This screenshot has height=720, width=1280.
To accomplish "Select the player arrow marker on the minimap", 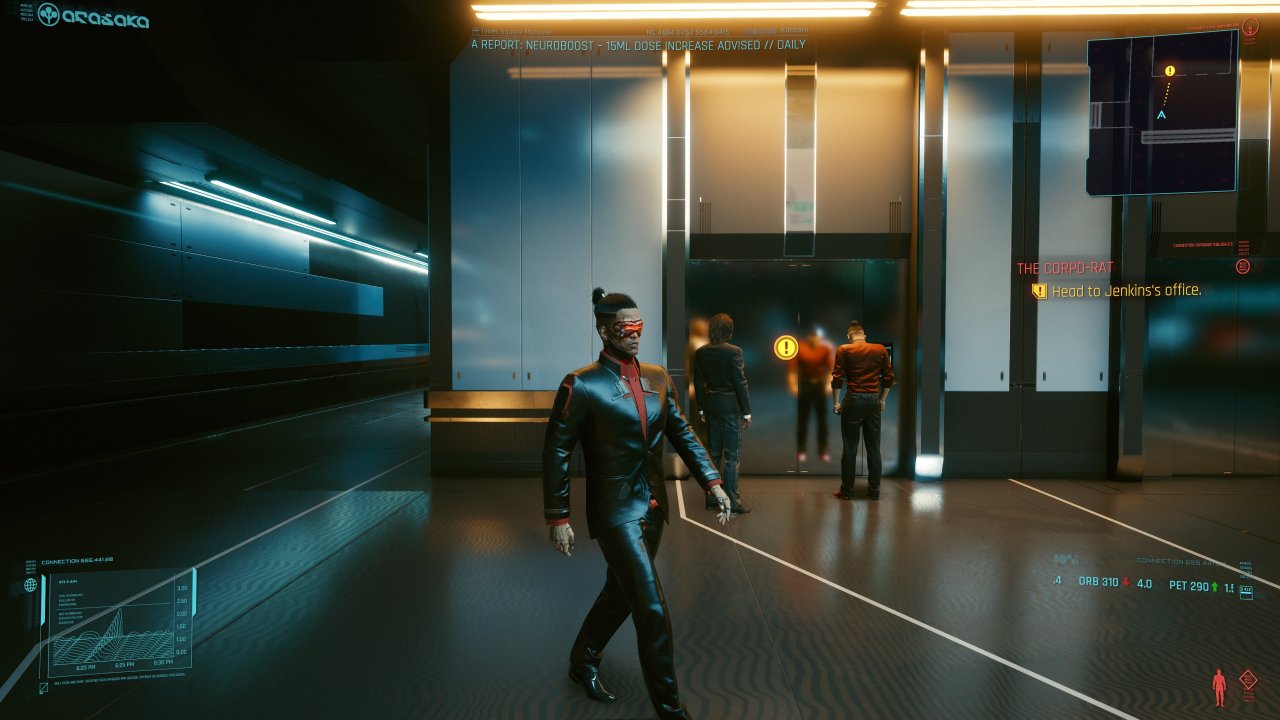I will tap(1162, 113).
